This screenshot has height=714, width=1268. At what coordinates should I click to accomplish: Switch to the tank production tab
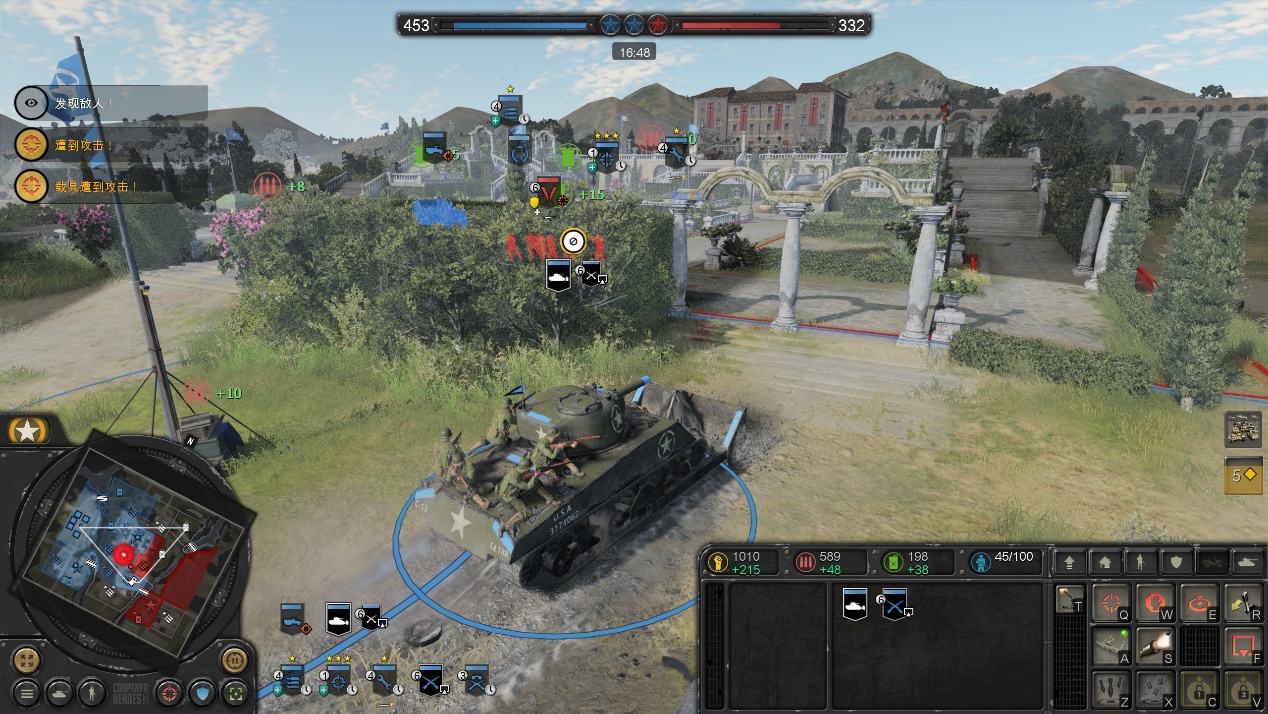click(1249, 562)
